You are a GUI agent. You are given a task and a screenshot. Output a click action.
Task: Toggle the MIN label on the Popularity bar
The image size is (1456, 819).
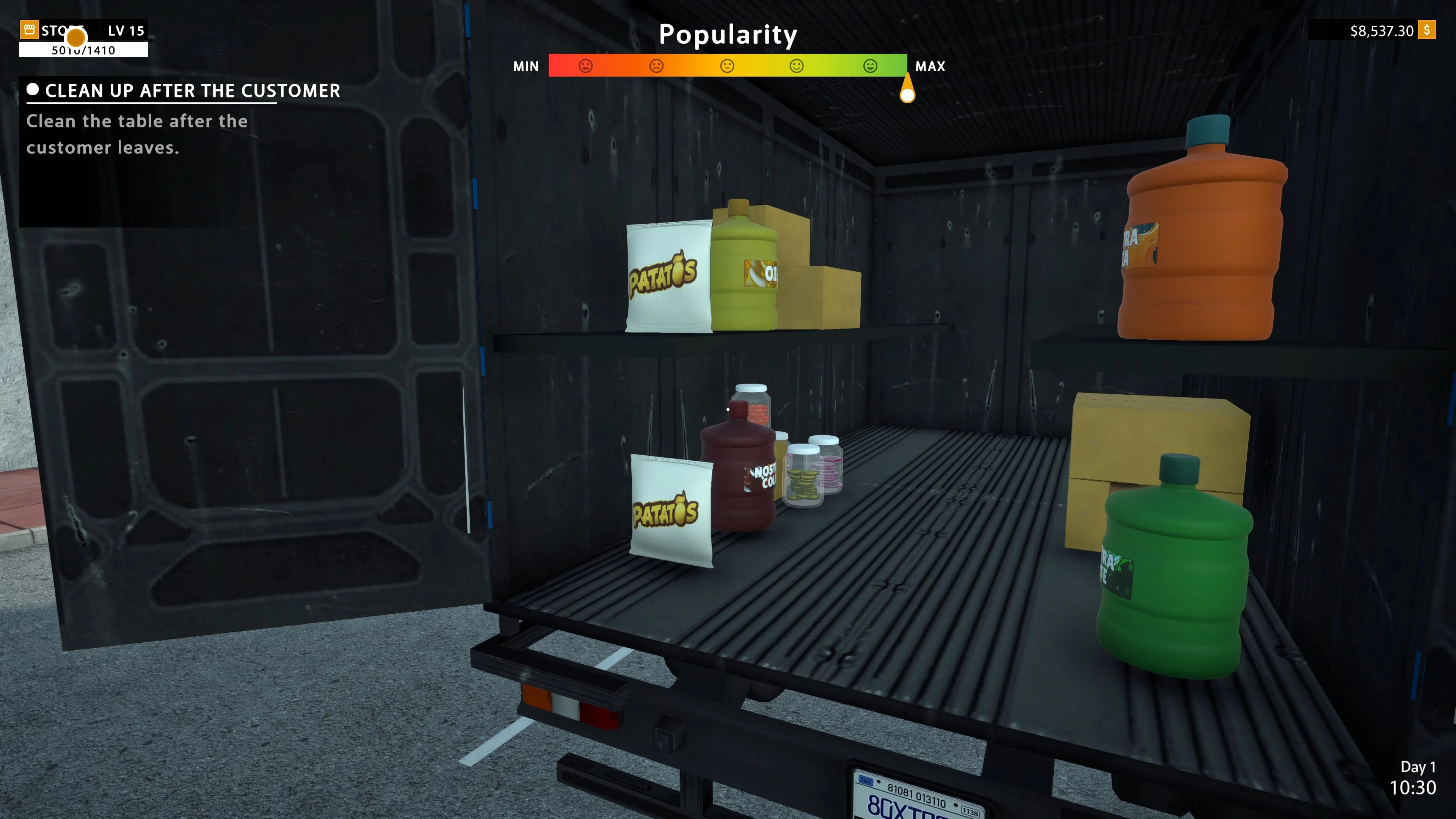(x=526, y=66)
